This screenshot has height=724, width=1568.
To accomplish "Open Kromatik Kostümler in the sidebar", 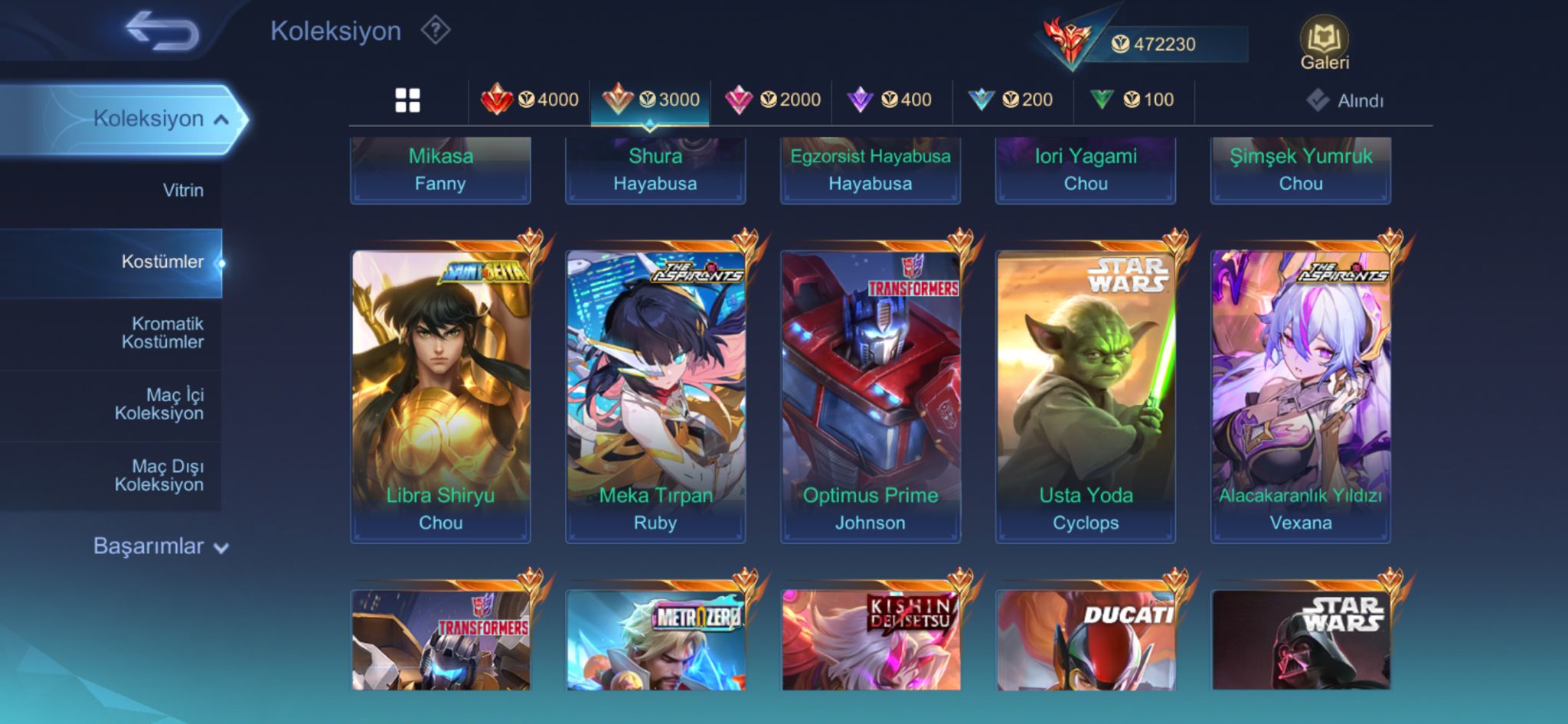I will coord(162,333).
